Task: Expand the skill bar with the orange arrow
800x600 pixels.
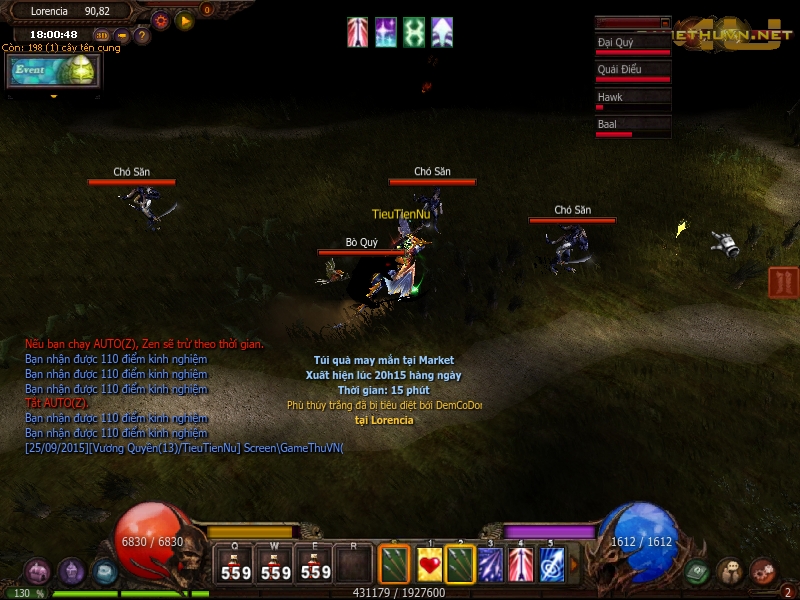Action: [574, 564]
